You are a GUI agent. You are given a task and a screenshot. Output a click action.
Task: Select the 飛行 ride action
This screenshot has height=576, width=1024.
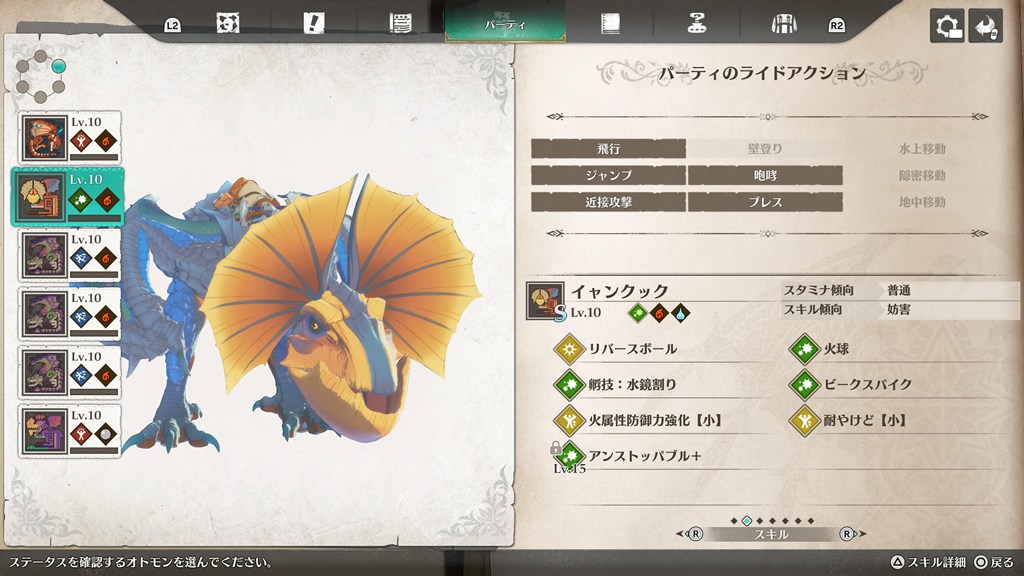click(608, 149)
